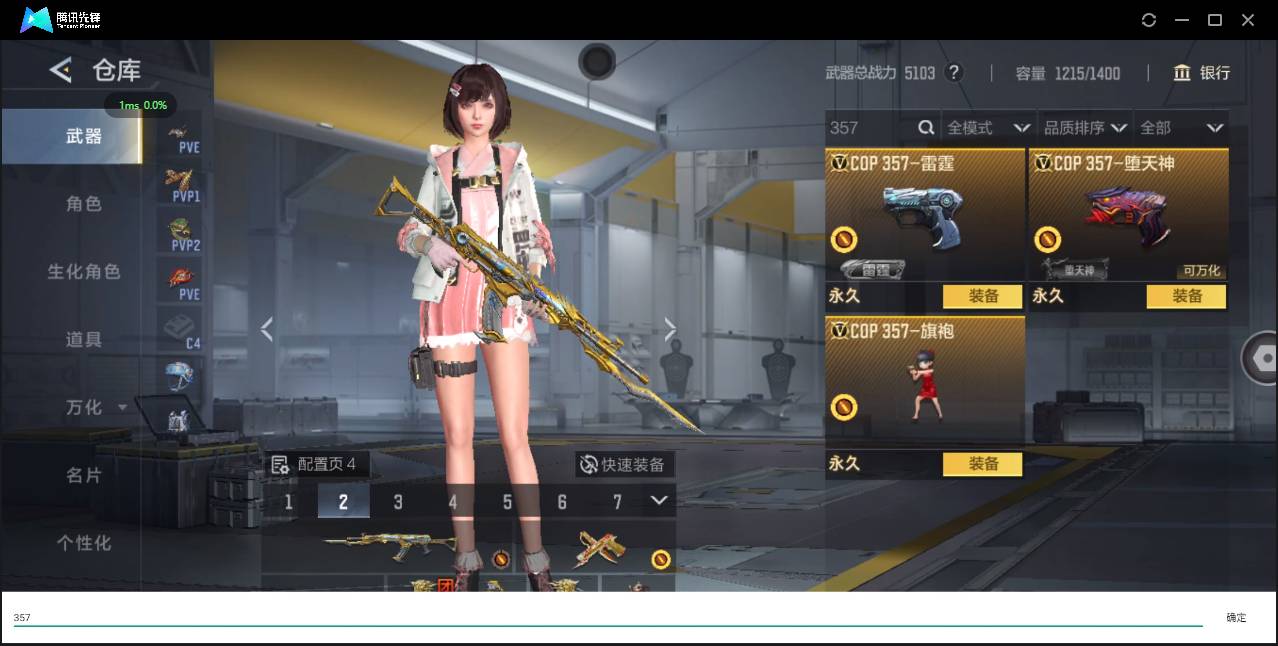
Task: Open the 生化角色 category
Action: 84,272
